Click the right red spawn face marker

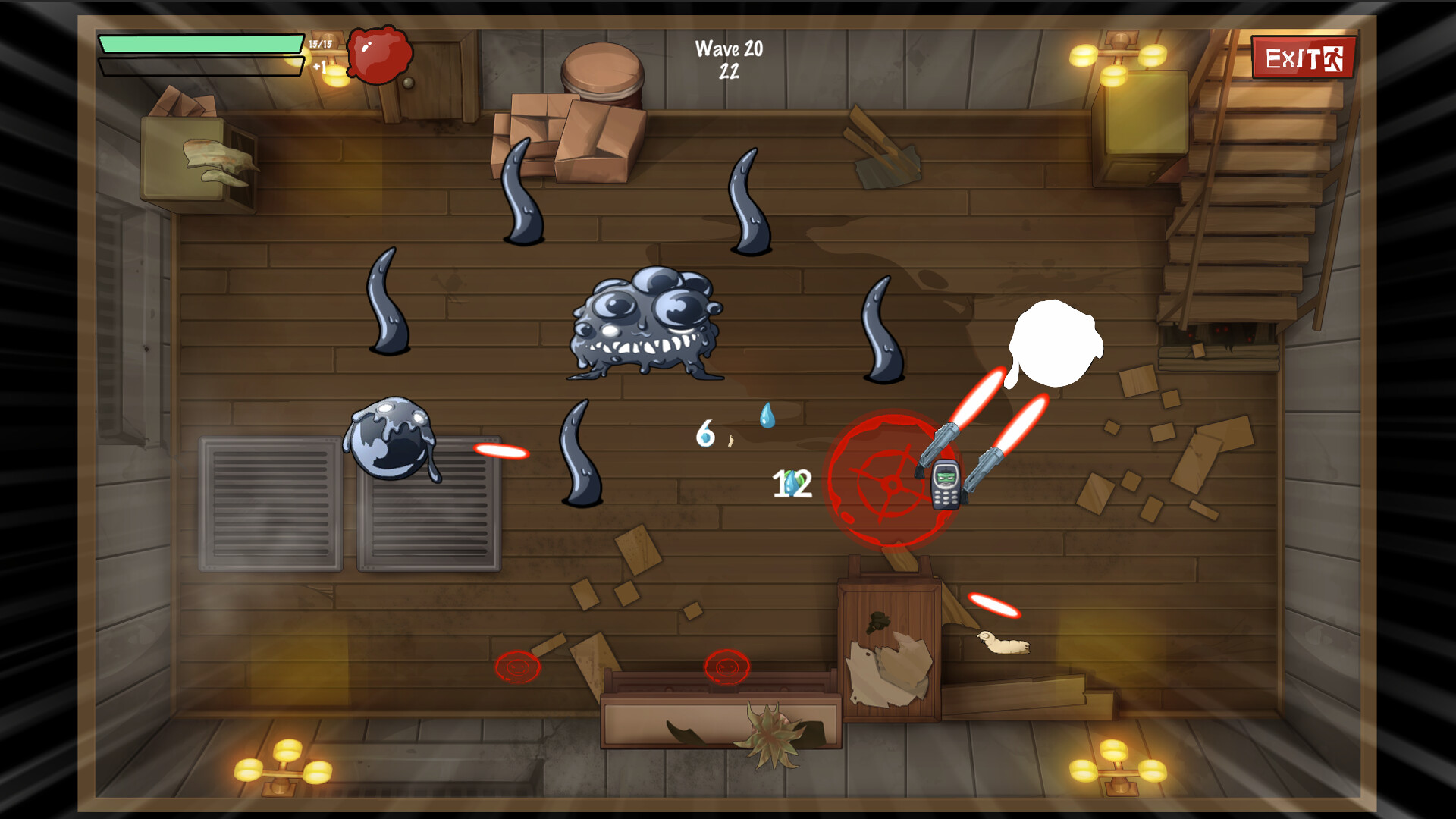pyautogui.click(x=726, y=667)
